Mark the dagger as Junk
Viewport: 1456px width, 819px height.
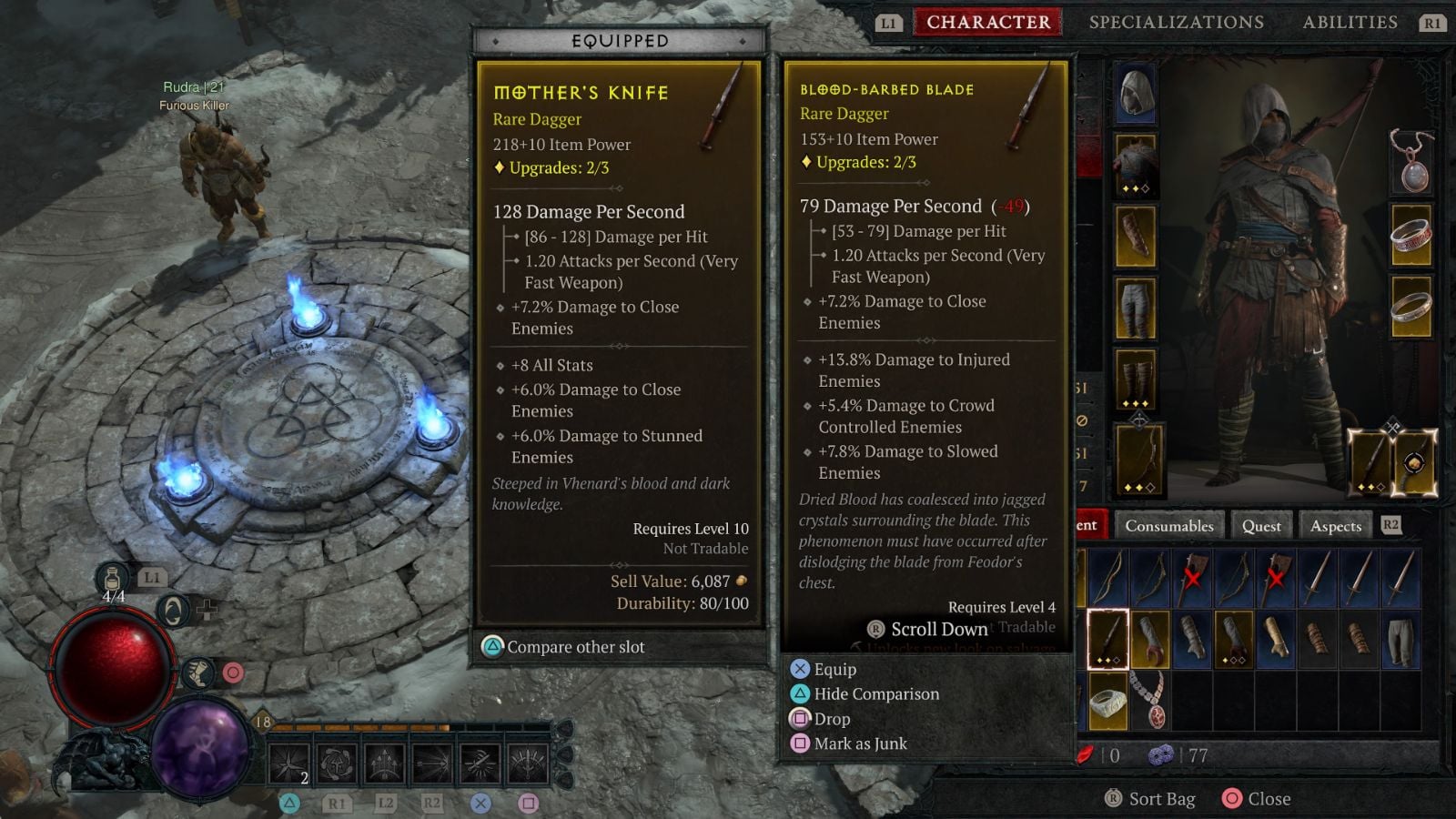860,743
